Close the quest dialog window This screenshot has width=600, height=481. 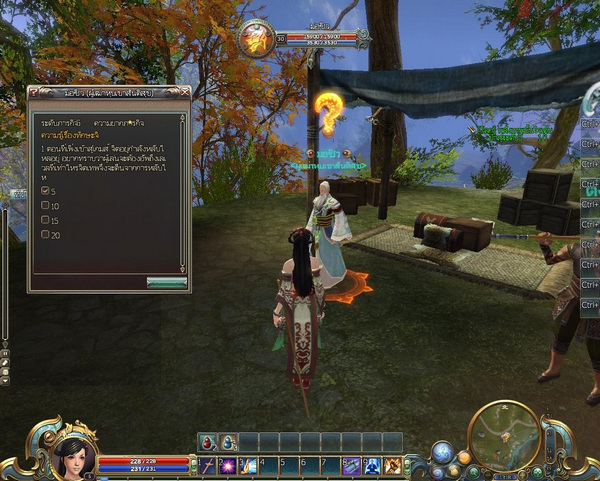point(183,94)
